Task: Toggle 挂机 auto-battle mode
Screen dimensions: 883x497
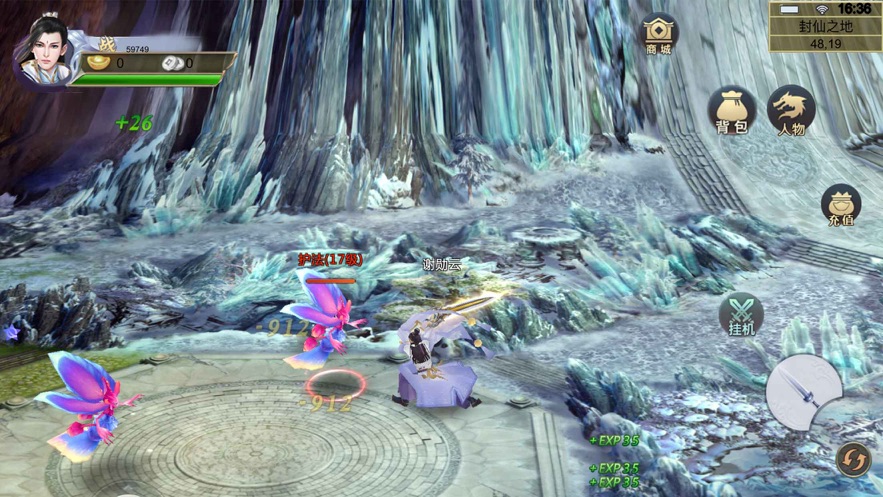Action: click(x=741, y=314)
